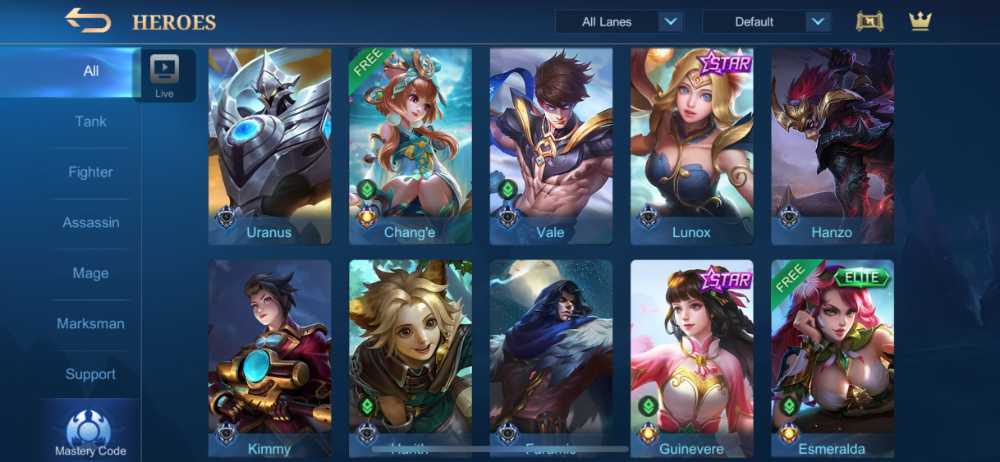
Task: Choose the Chang'e hero card
Action: click(410, 146)
